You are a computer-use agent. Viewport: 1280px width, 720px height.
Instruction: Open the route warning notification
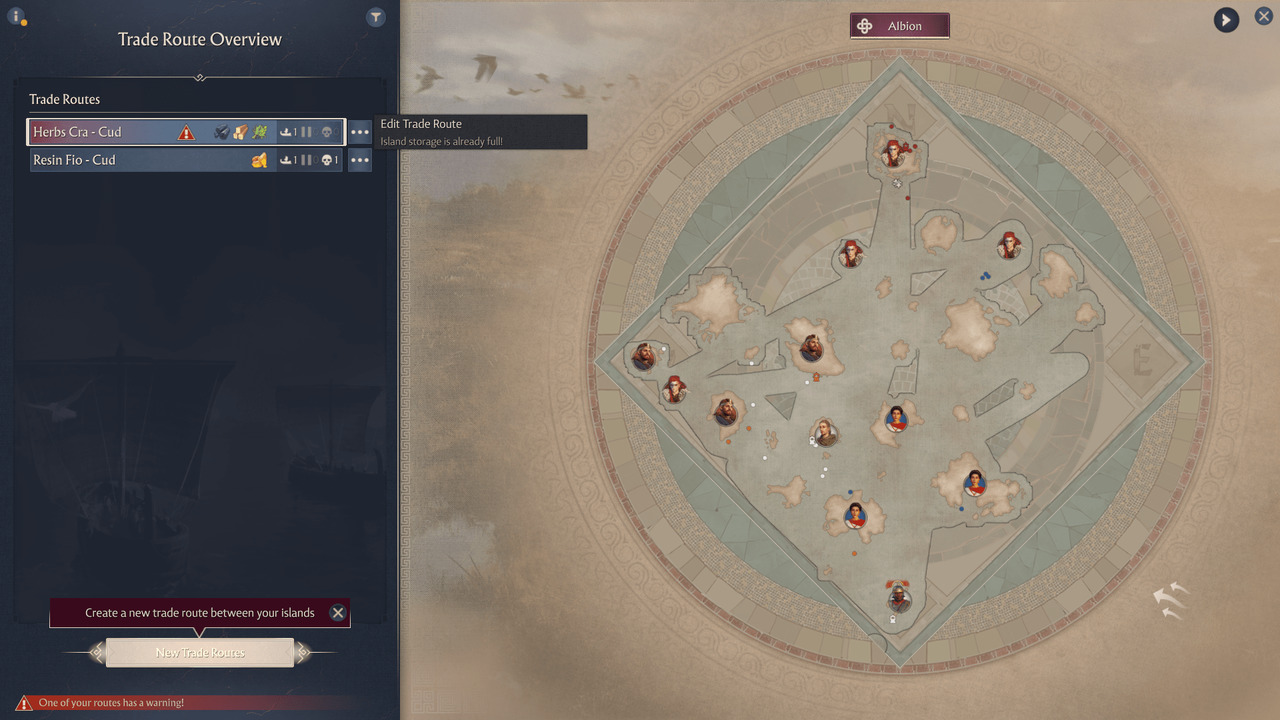pyautogui.click(x=110, y=703)
